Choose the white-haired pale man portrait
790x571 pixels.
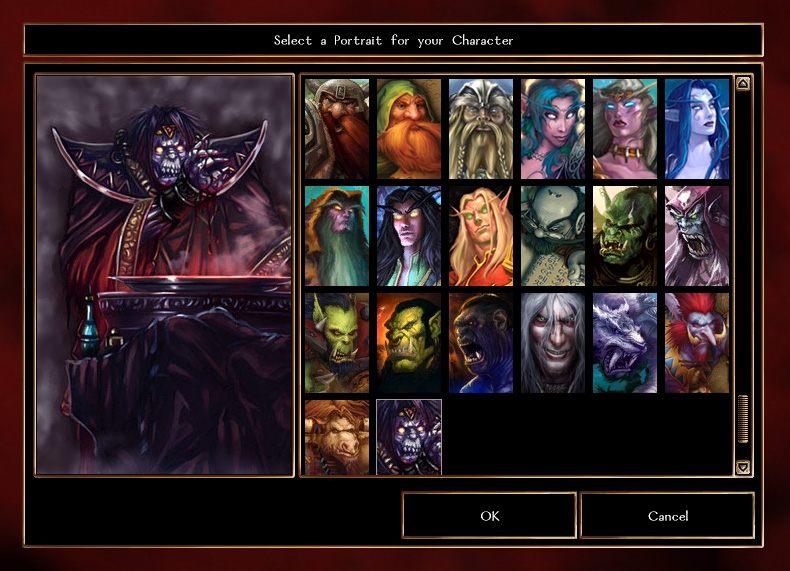tap(553, 343)
